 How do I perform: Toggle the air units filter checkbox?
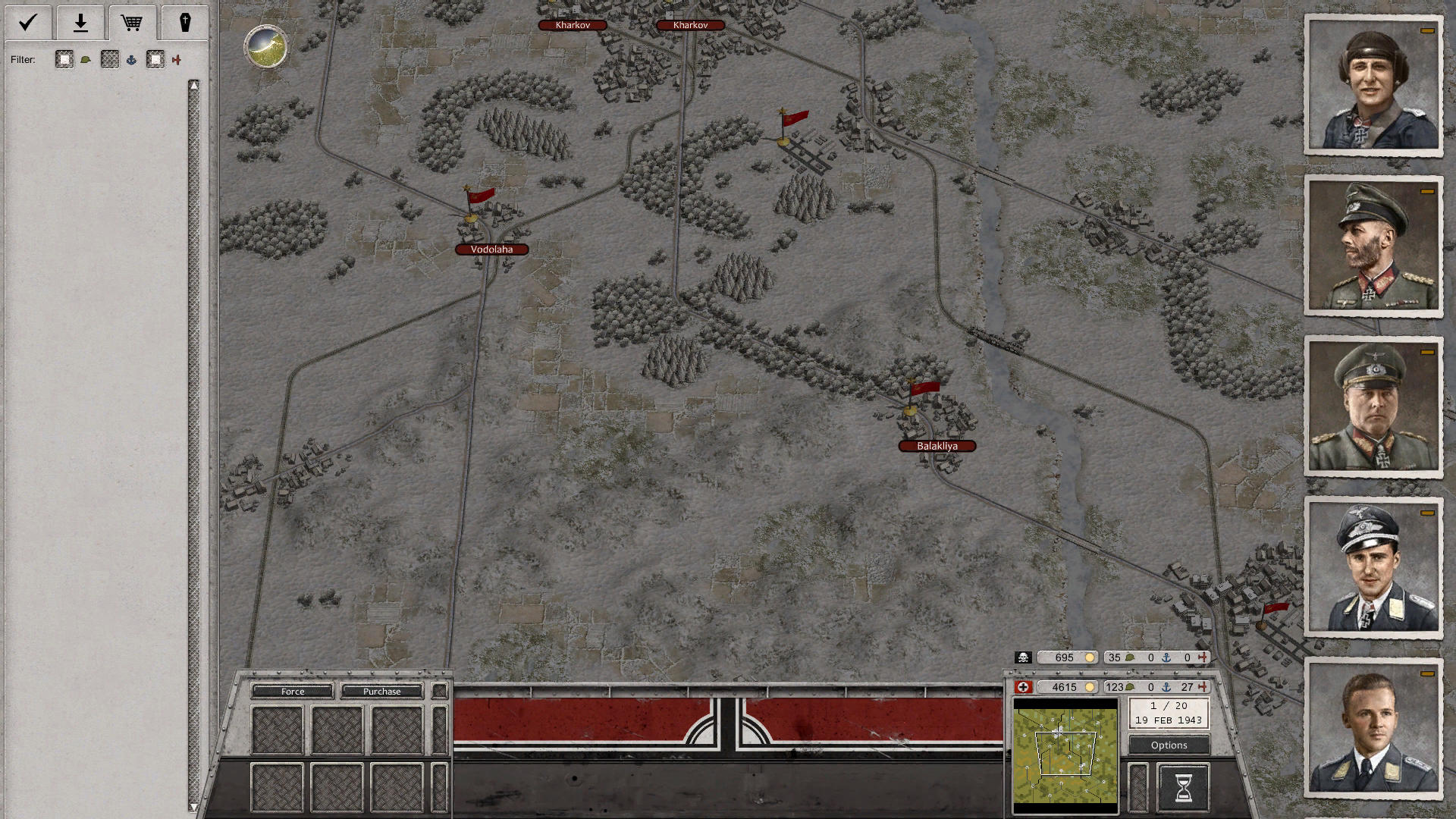click(155, 59)
